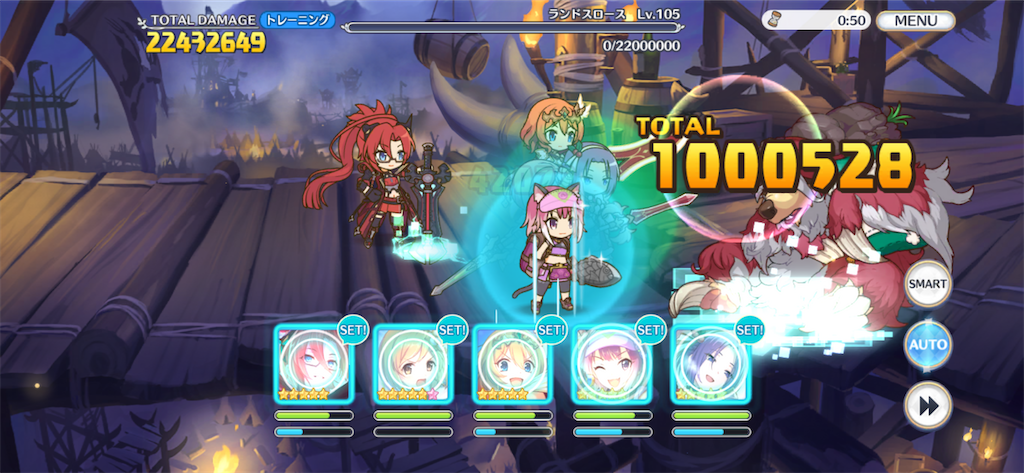Image resolution: width=1024 pixels, height=473 pixels.
Task: Activate the fast-forward speed button
Action: (927, 406)
